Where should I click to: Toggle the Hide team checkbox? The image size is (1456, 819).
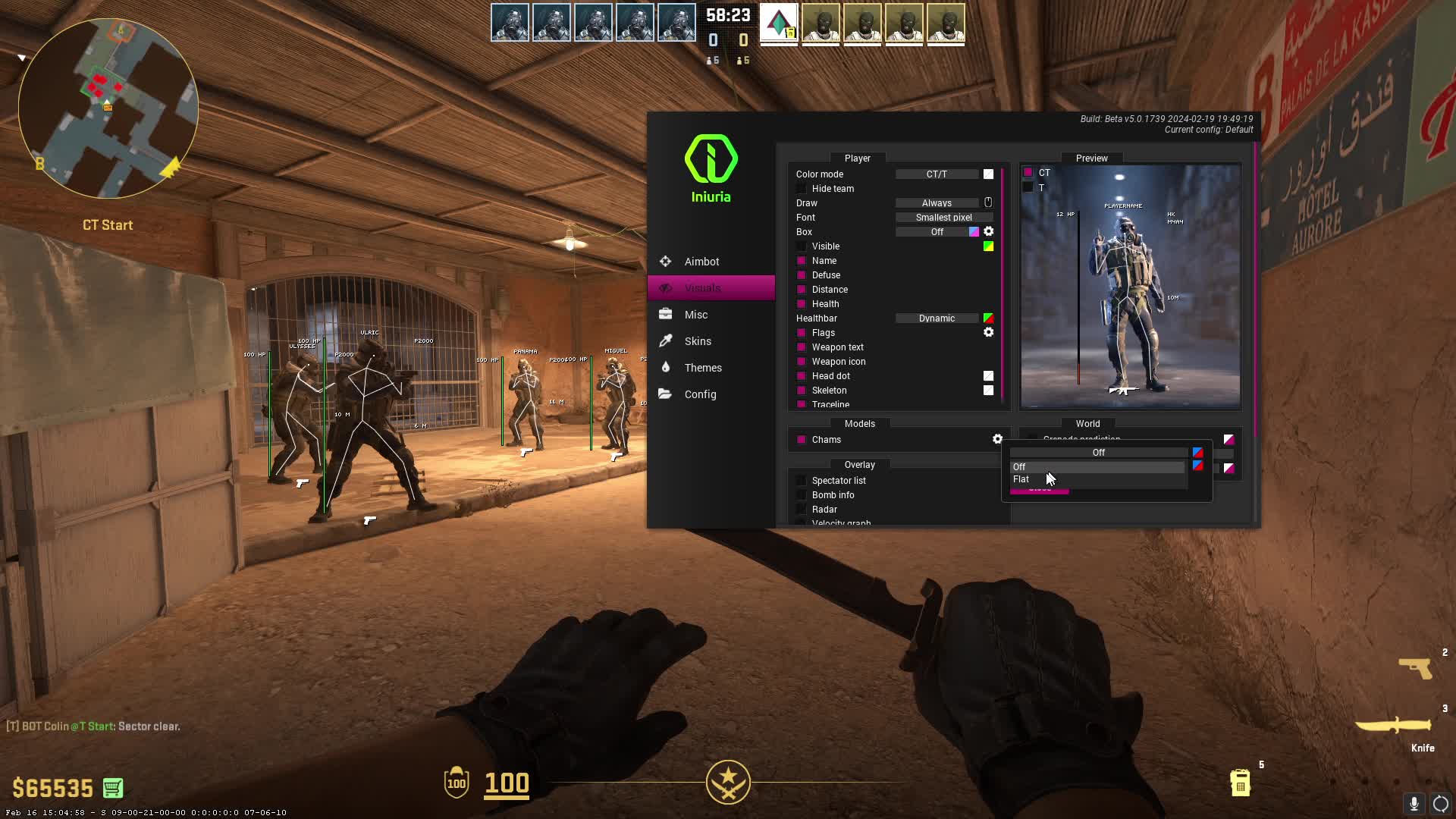(802, 189)
